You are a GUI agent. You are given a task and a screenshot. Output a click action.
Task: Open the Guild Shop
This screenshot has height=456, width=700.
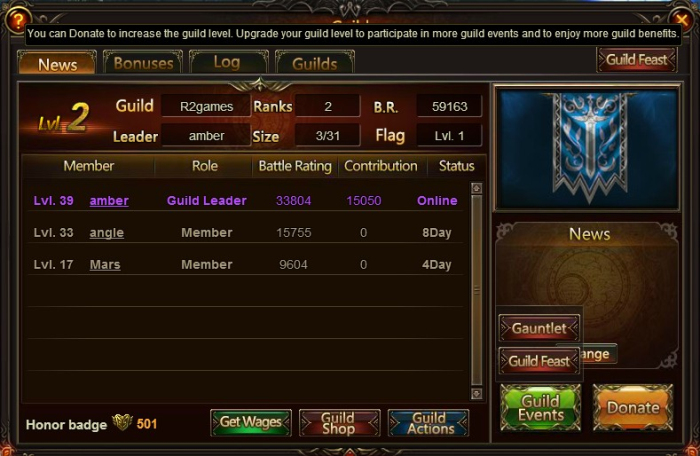click(x=339, y=423)
